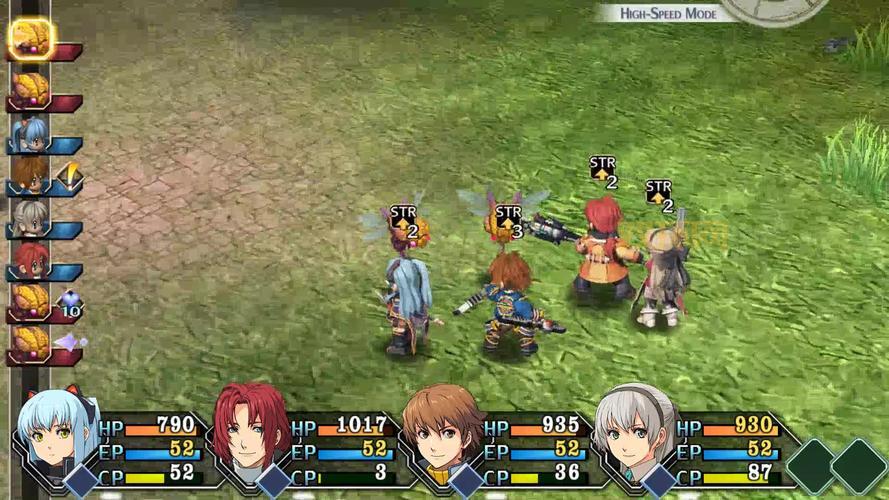
Task: Pick the red-haired man's turn order icon
Action: [x=32, y=260]
